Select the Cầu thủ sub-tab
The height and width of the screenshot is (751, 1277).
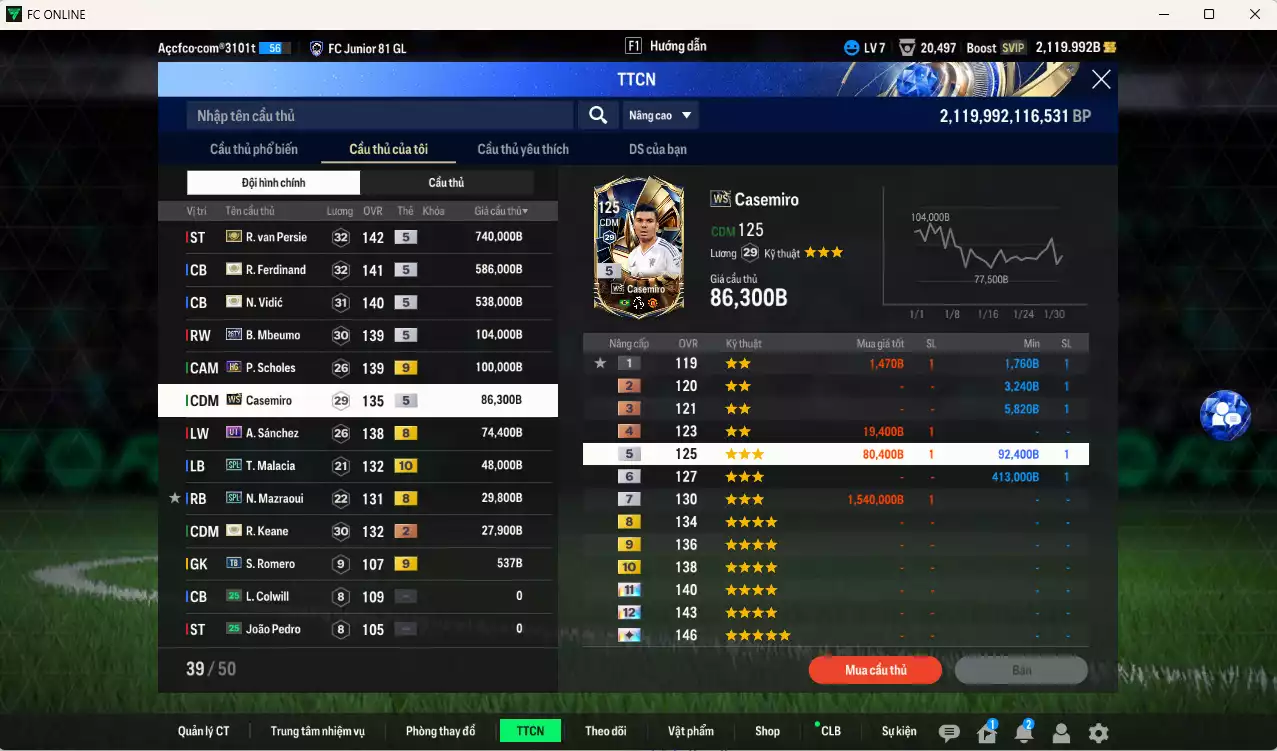(446, 183)
